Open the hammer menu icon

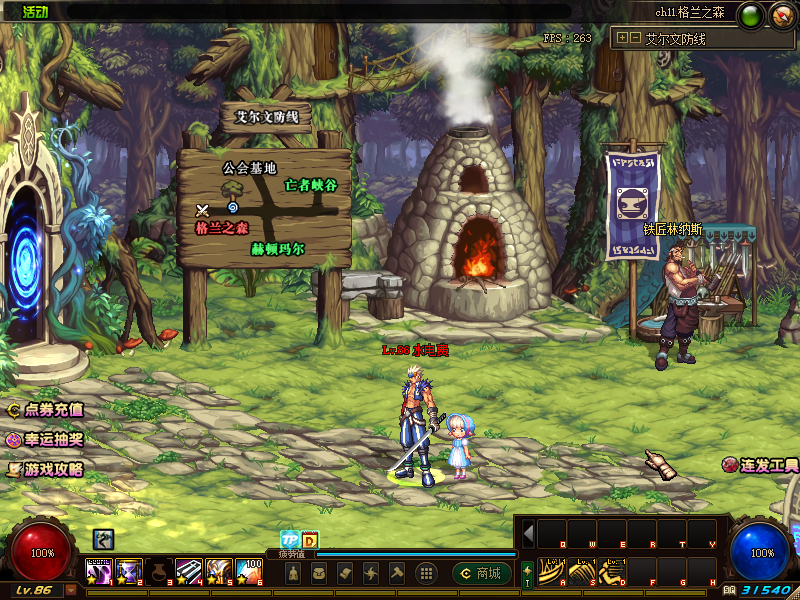(397, 573)
